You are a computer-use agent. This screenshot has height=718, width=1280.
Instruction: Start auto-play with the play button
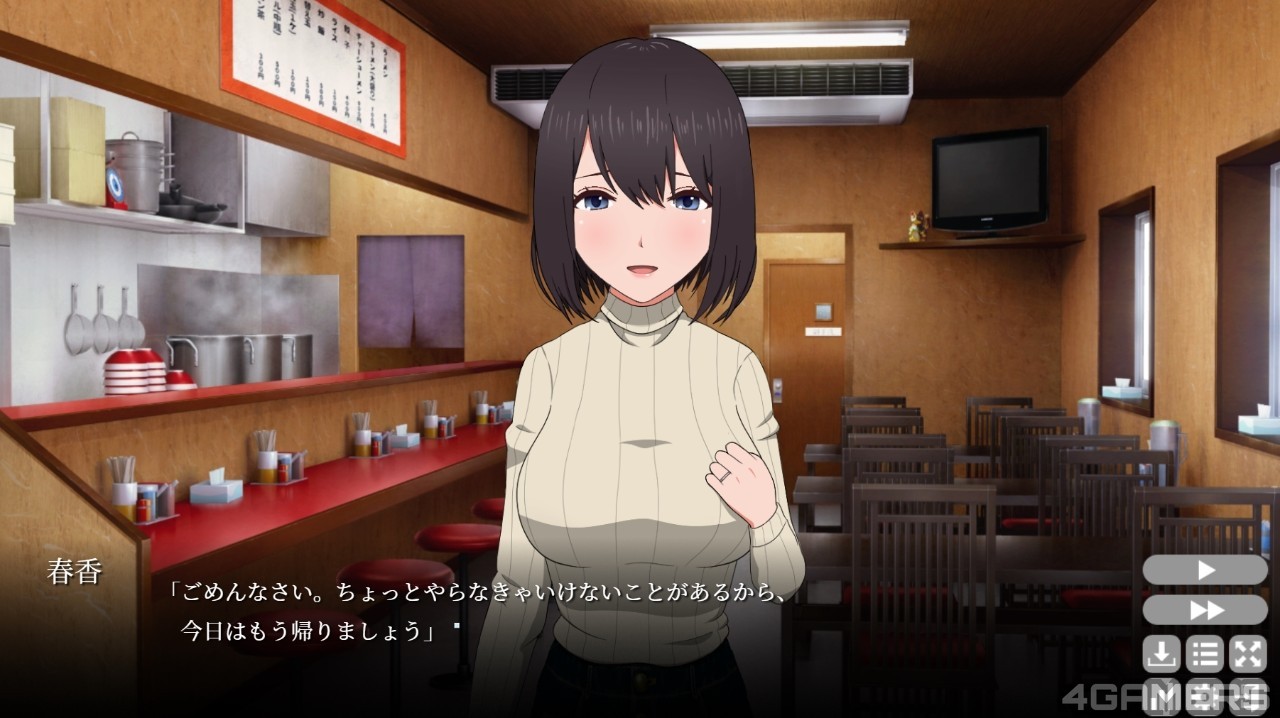[1205, 570]
